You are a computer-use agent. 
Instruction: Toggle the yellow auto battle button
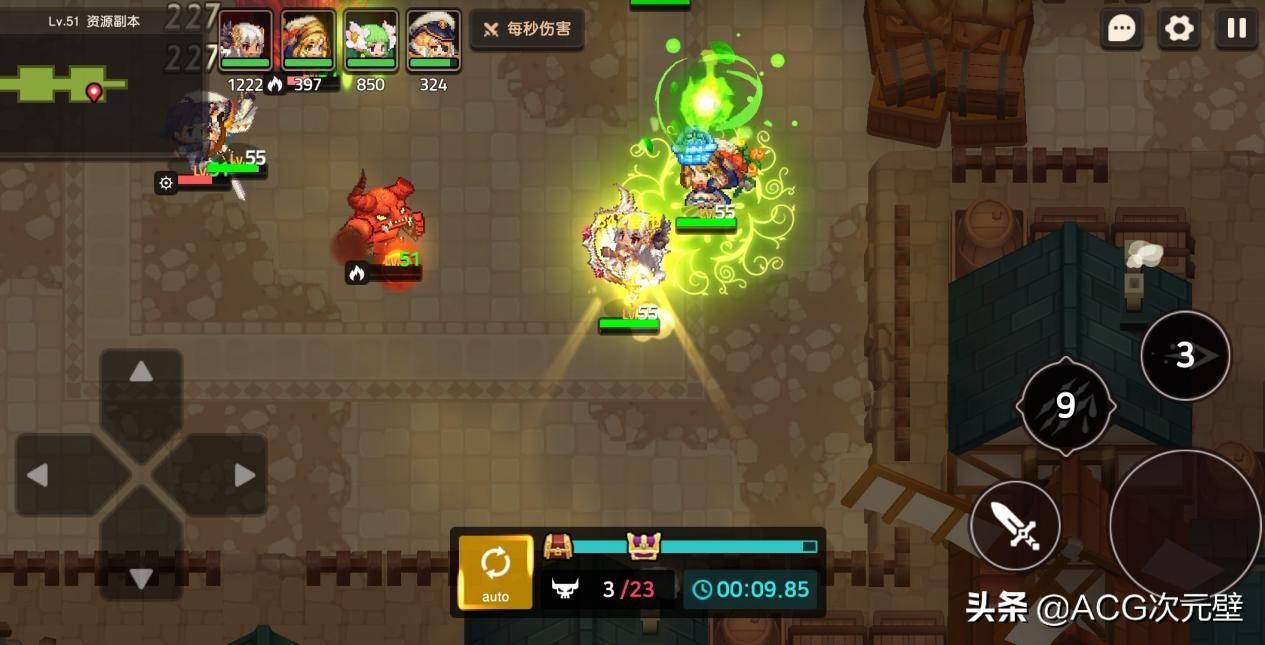[495, 571]
